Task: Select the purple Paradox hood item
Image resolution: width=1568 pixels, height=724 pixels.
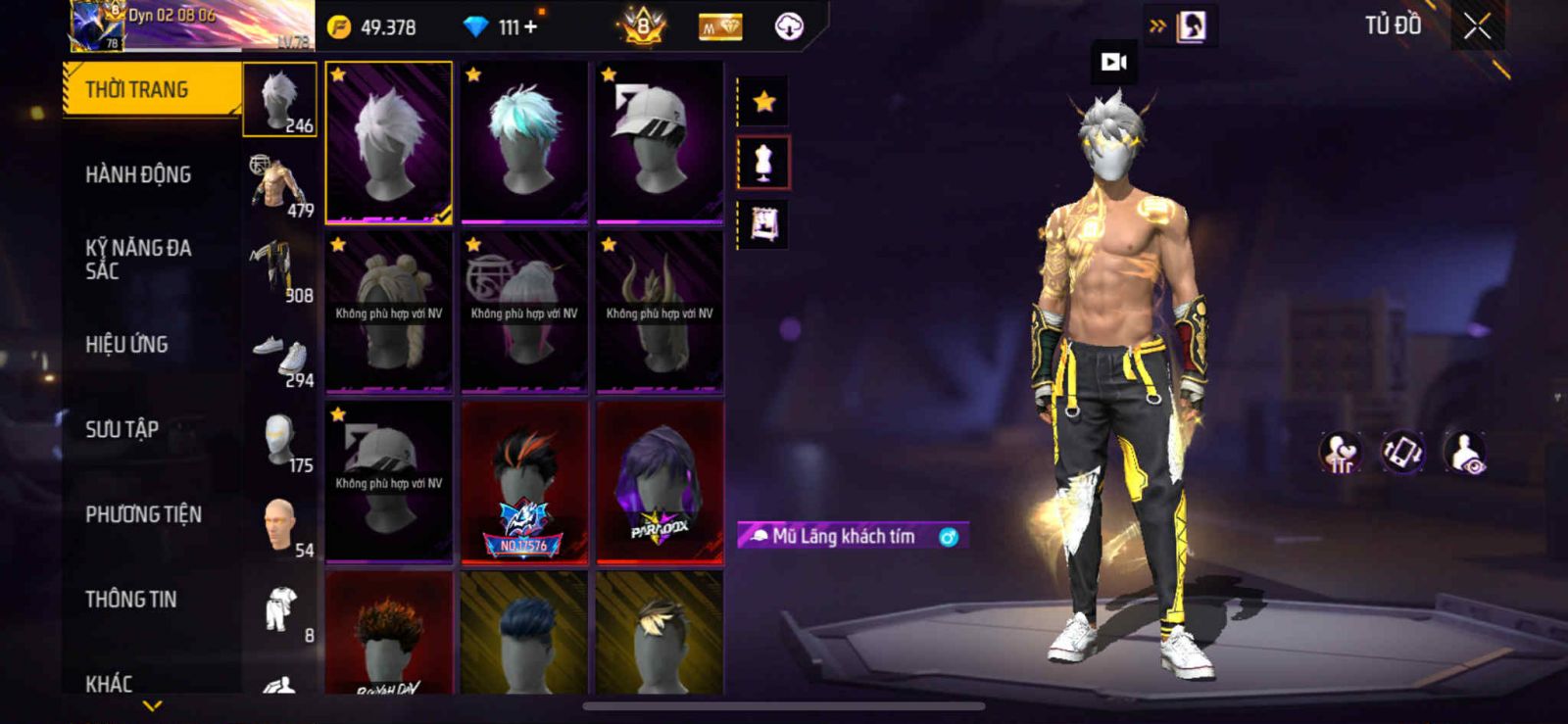Action: click(660, 482)
